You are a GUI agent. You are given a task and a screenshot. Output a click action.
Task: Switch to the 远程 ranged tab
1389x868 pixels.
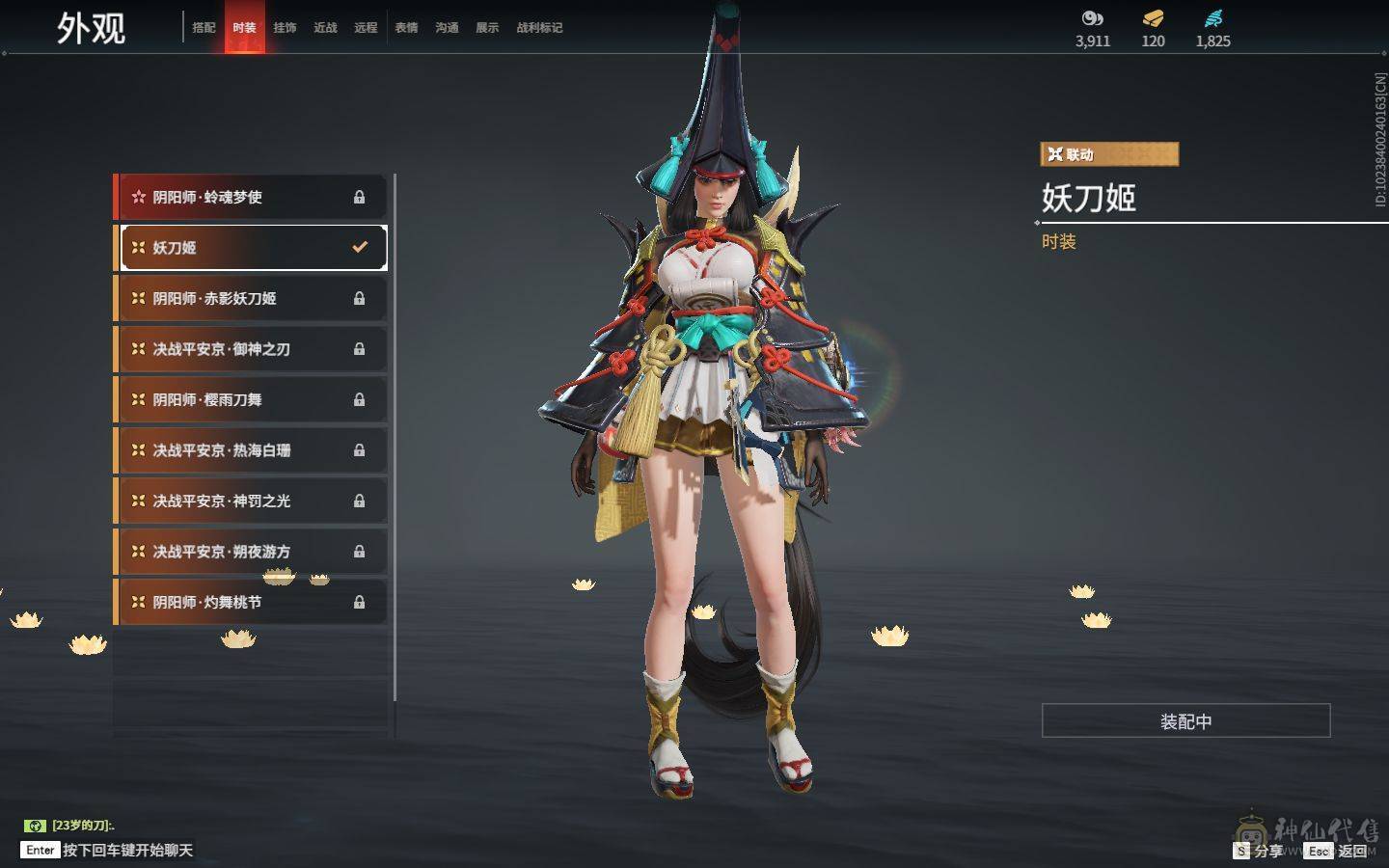pyautogui.click(x=366, y=28)
